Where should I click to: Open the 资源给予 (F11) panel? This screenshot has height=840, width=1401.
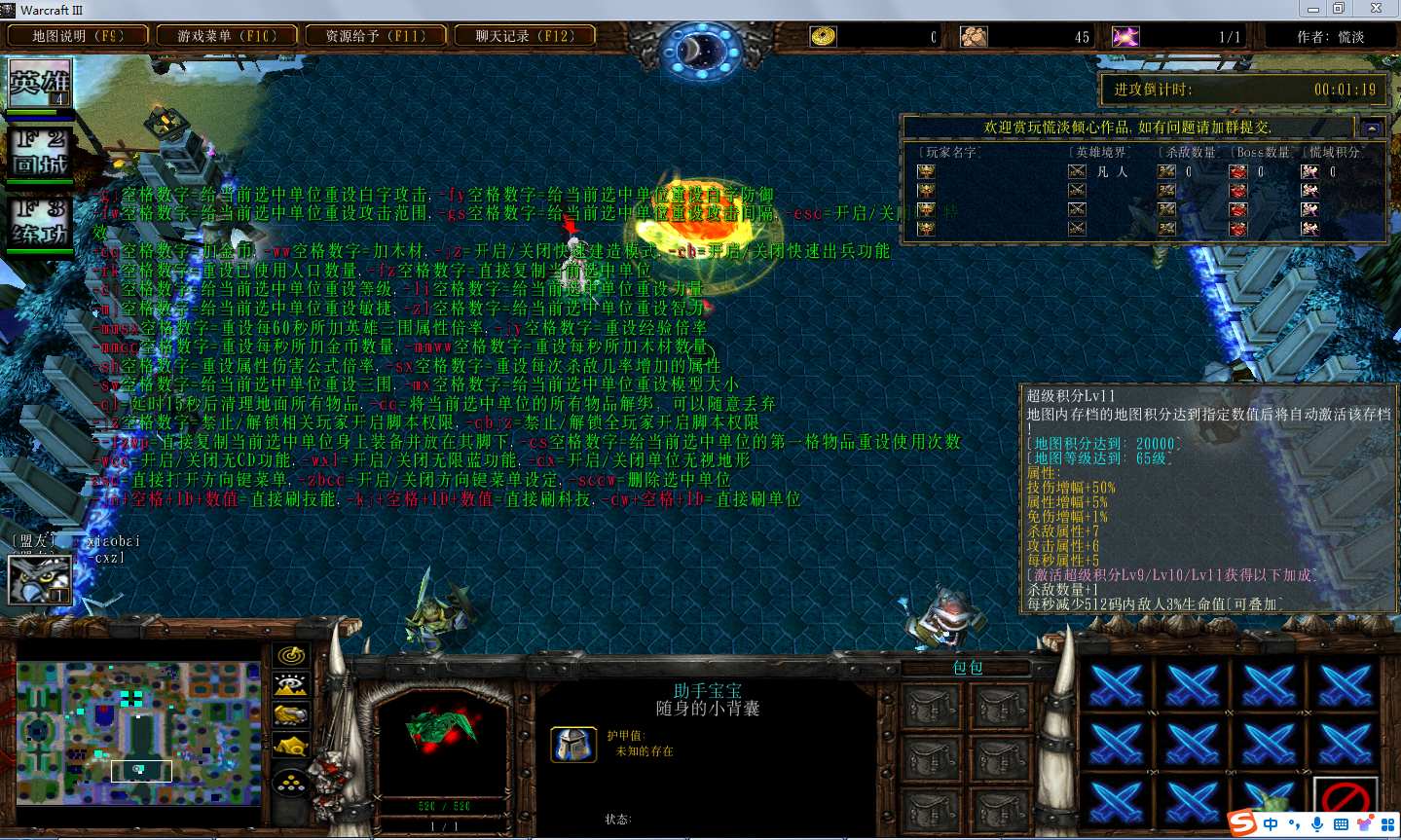coord(376,36)
